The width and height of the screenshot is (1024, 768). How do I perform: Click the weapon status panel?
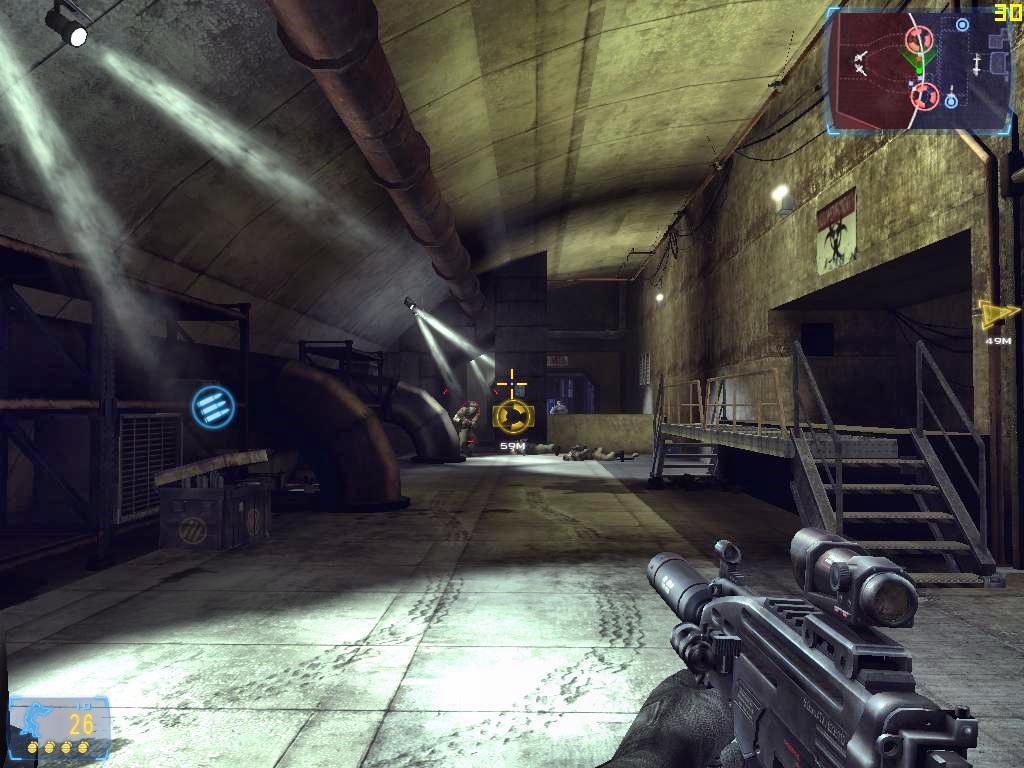[x=59, y=726]
